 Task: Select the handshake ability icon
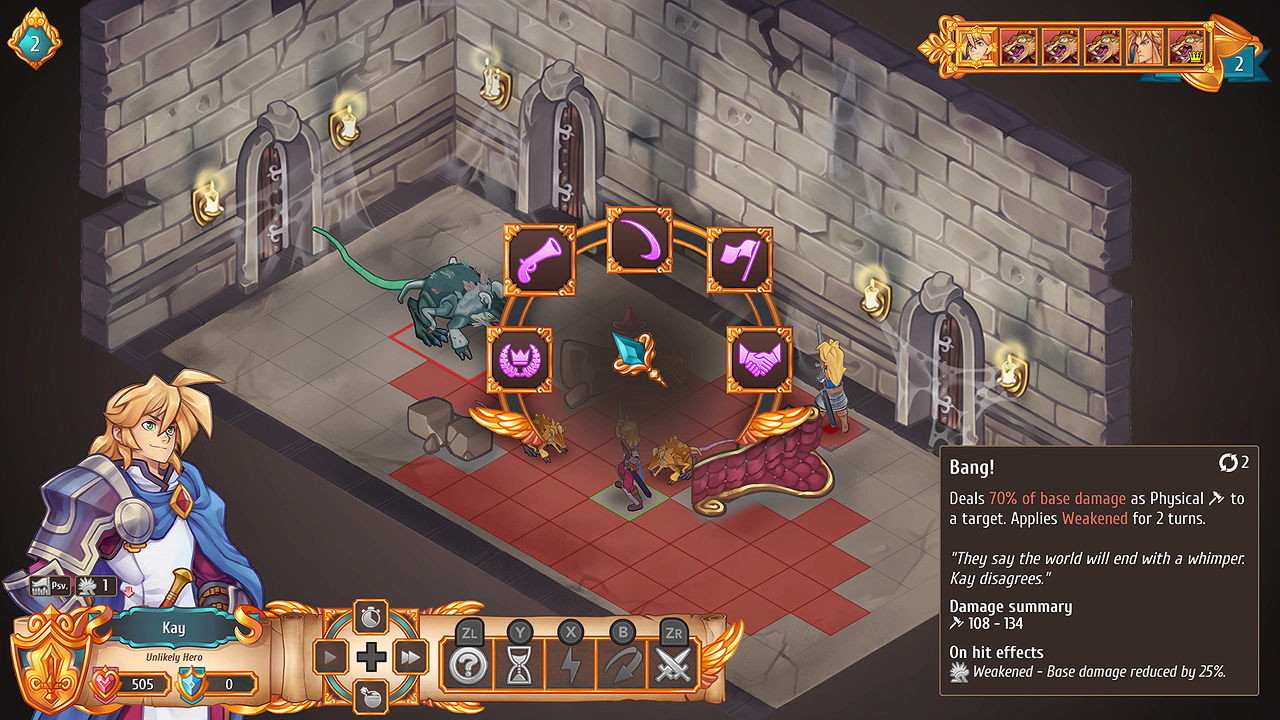(761, 360)
